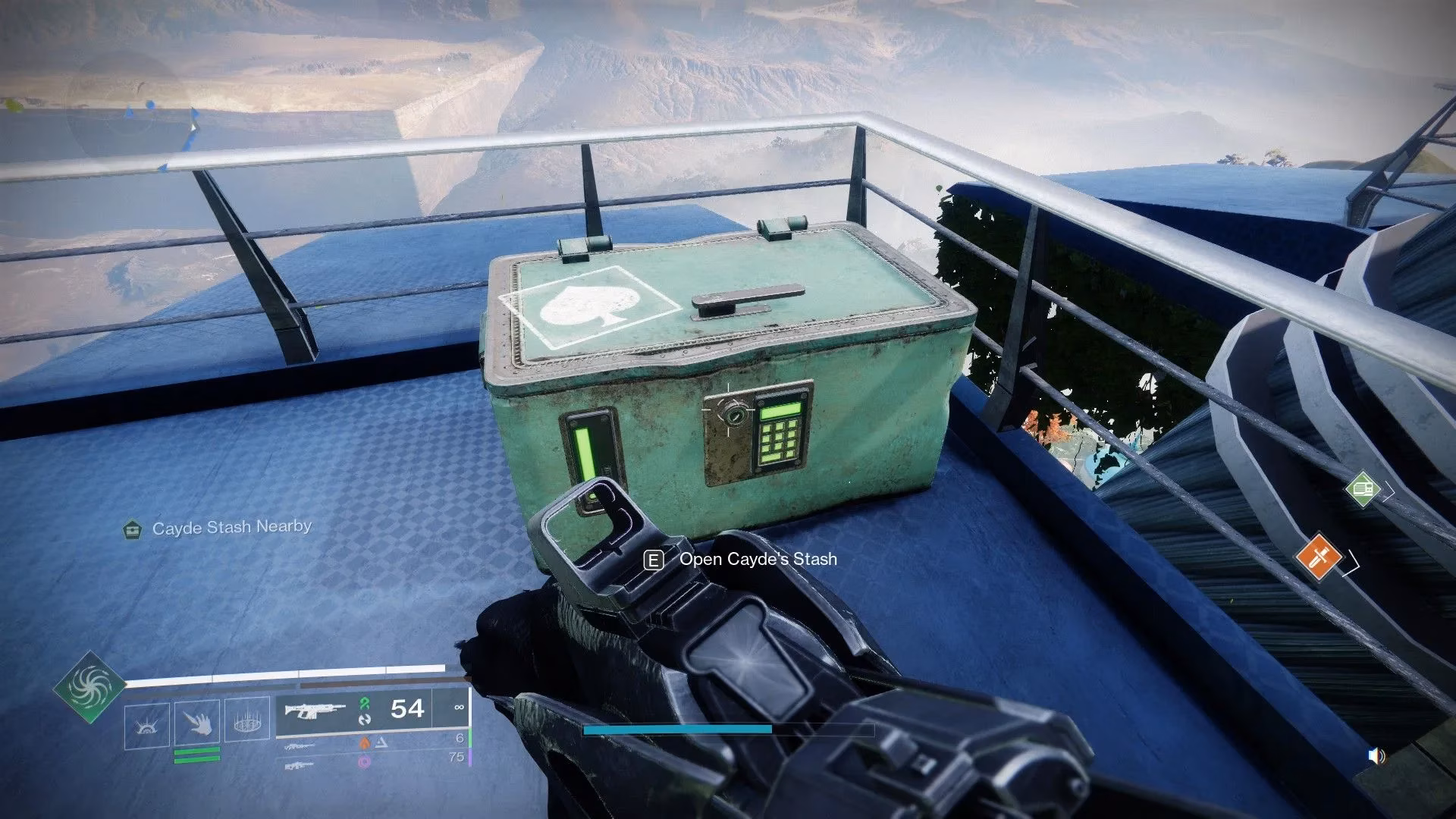The height and width of the screenshot is (819, 1456).
Task: Click the infinity ammo reserve symbol
Action: click(460, 707)
